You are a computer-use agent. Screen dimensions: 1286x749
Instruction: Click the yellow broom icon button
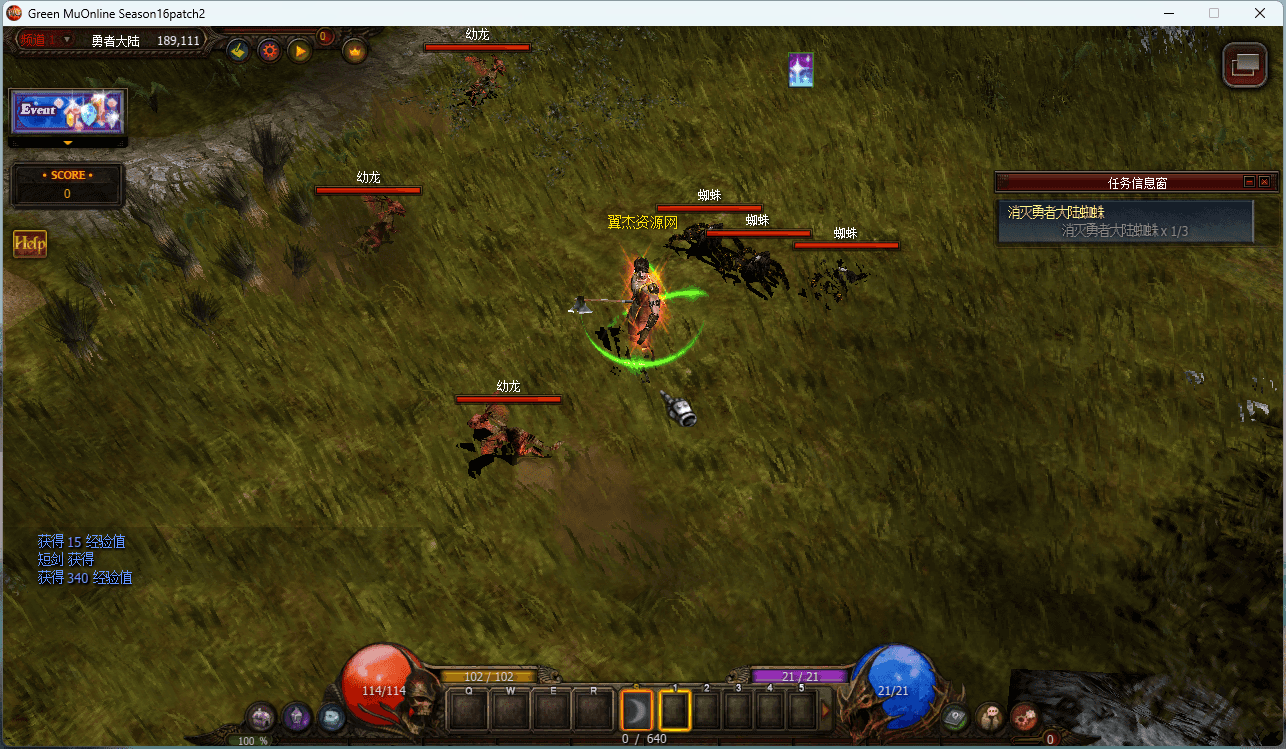click(238, 50)
